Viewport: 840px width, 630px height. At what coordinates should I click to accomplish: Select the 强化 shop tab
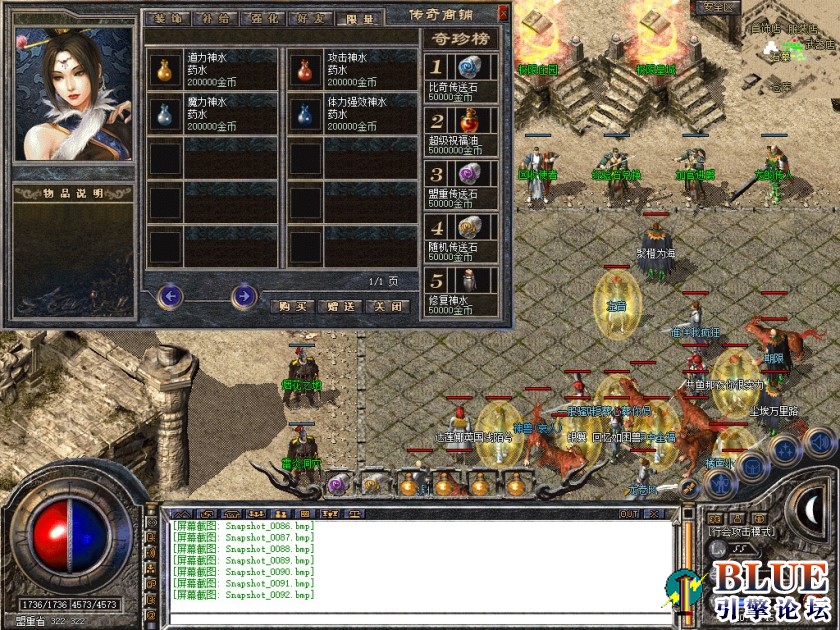pyautogui.click(x=262, y=18)
